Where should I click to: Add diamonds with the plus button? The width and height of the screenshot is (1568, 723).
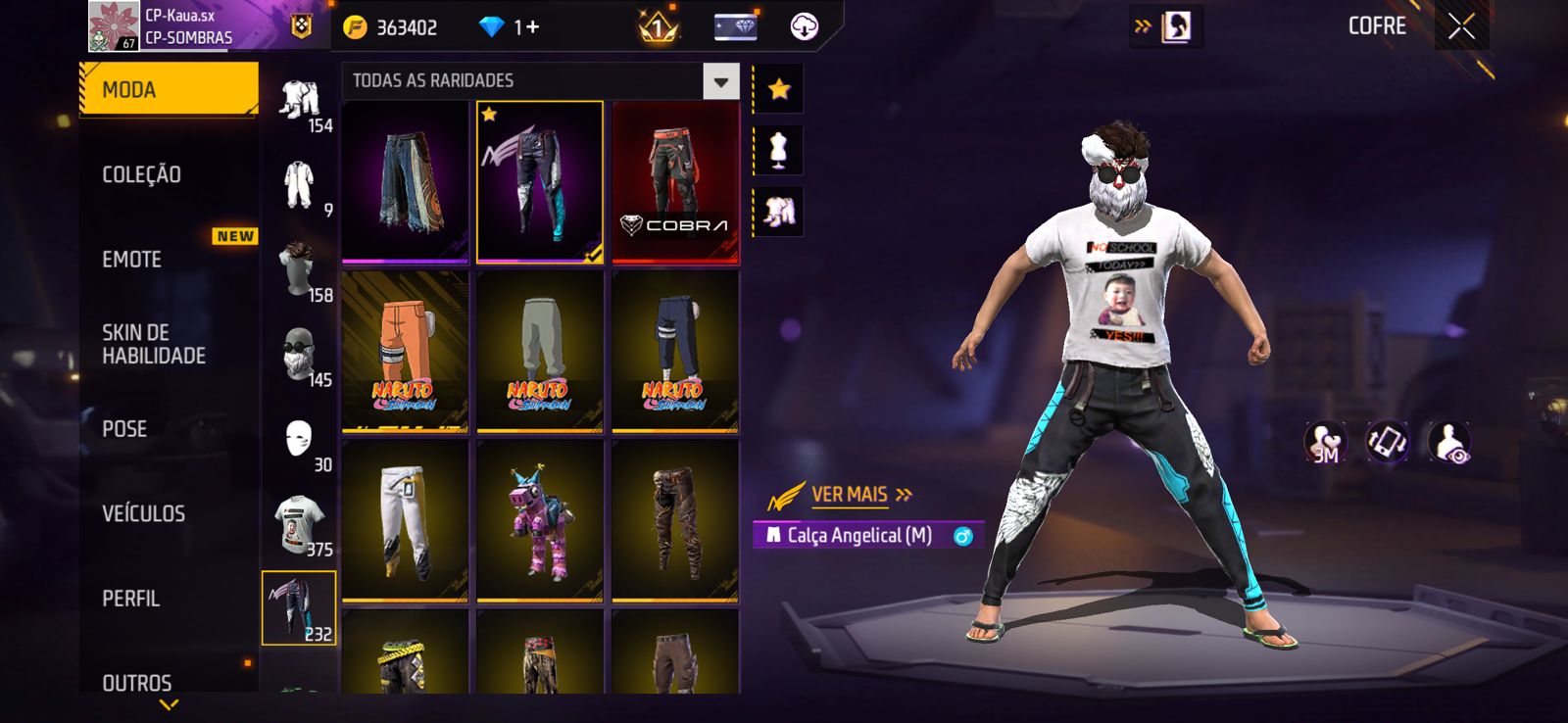[x=533, y=27]
